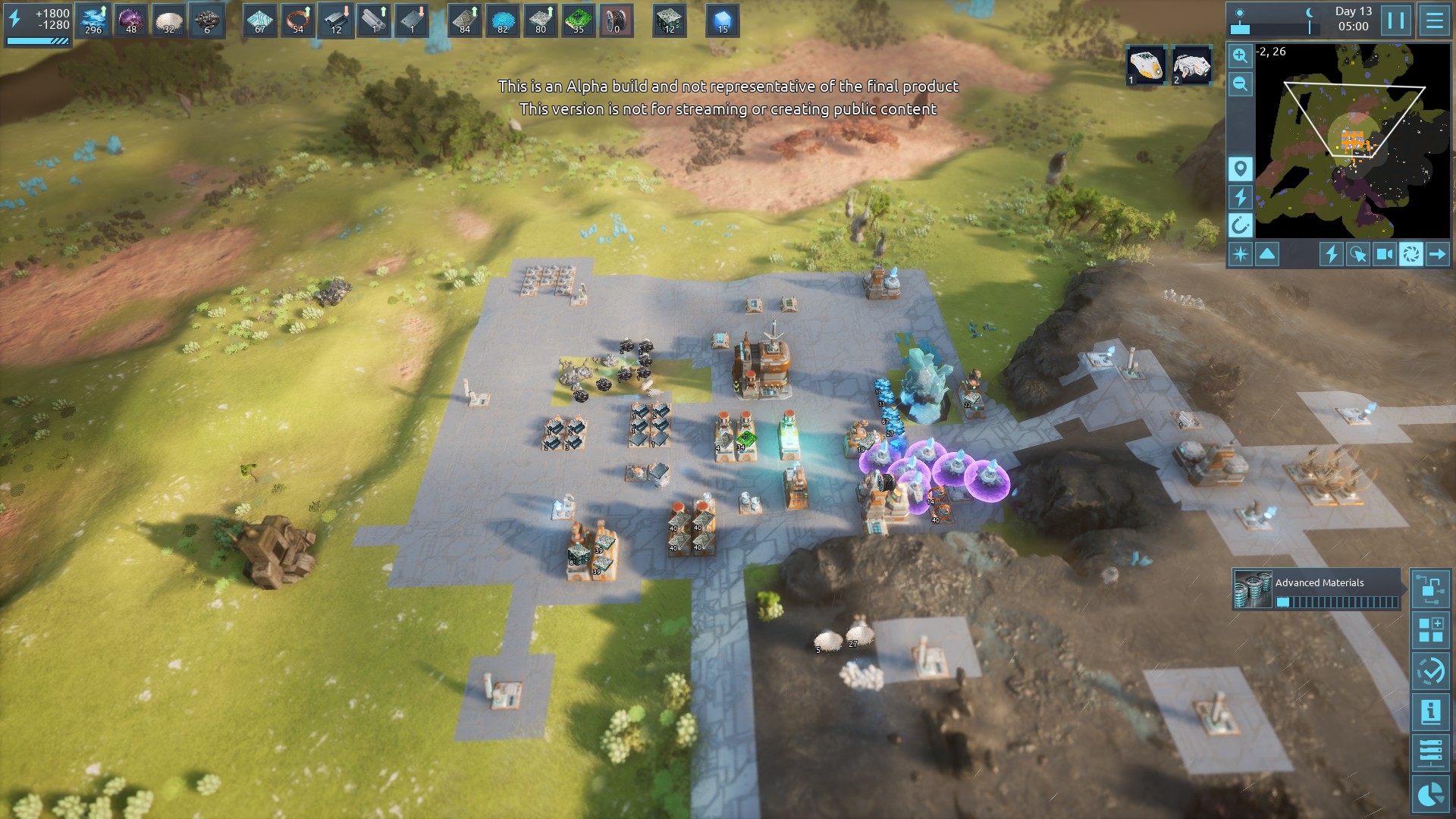Screen dimensions: 1456x819
Task: Pause the game with the pause button
Action: (1396, 20)
